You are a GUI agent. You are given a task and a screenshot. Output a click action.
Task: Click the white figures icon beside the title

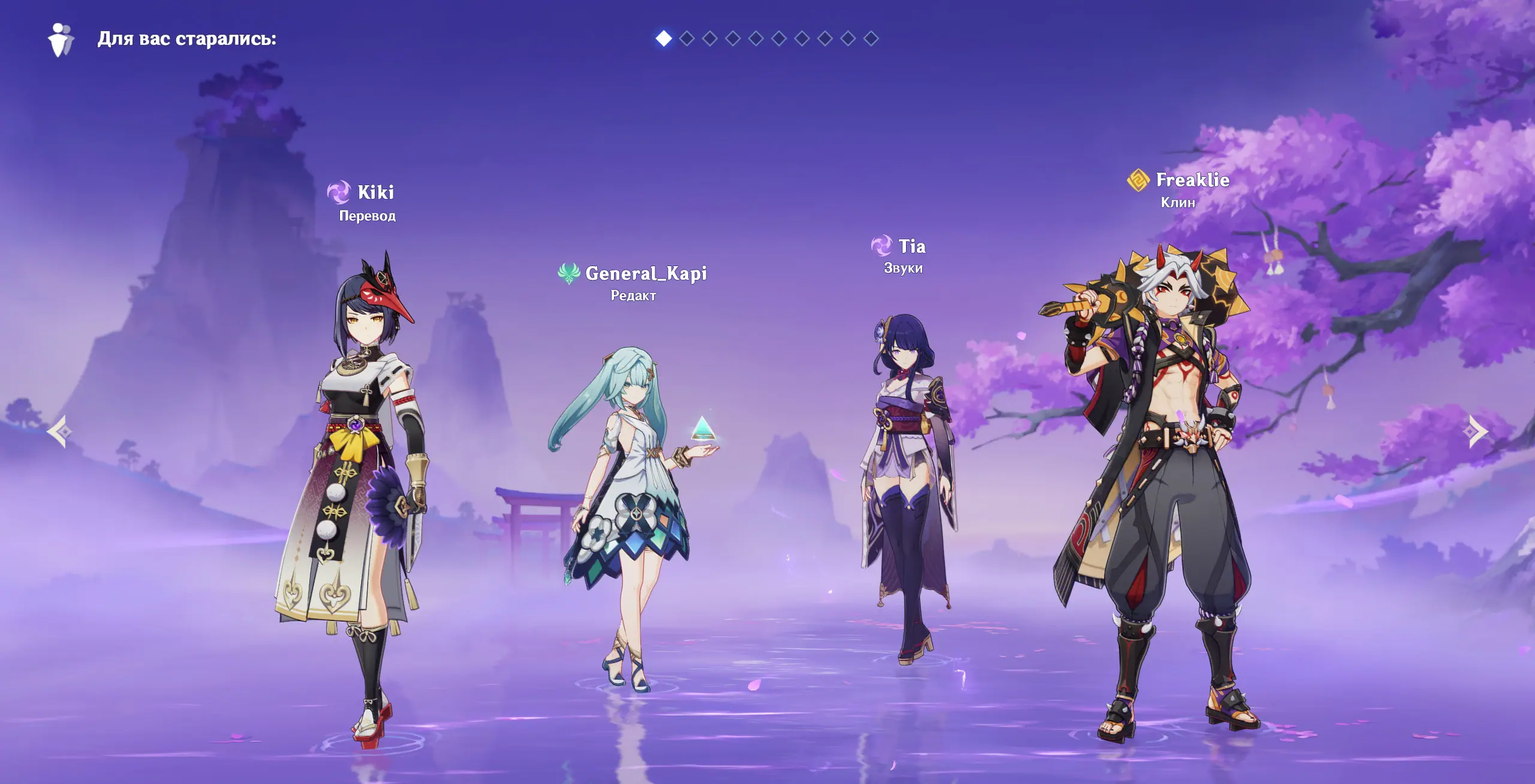pyautogui.click(x=61, y=40)
